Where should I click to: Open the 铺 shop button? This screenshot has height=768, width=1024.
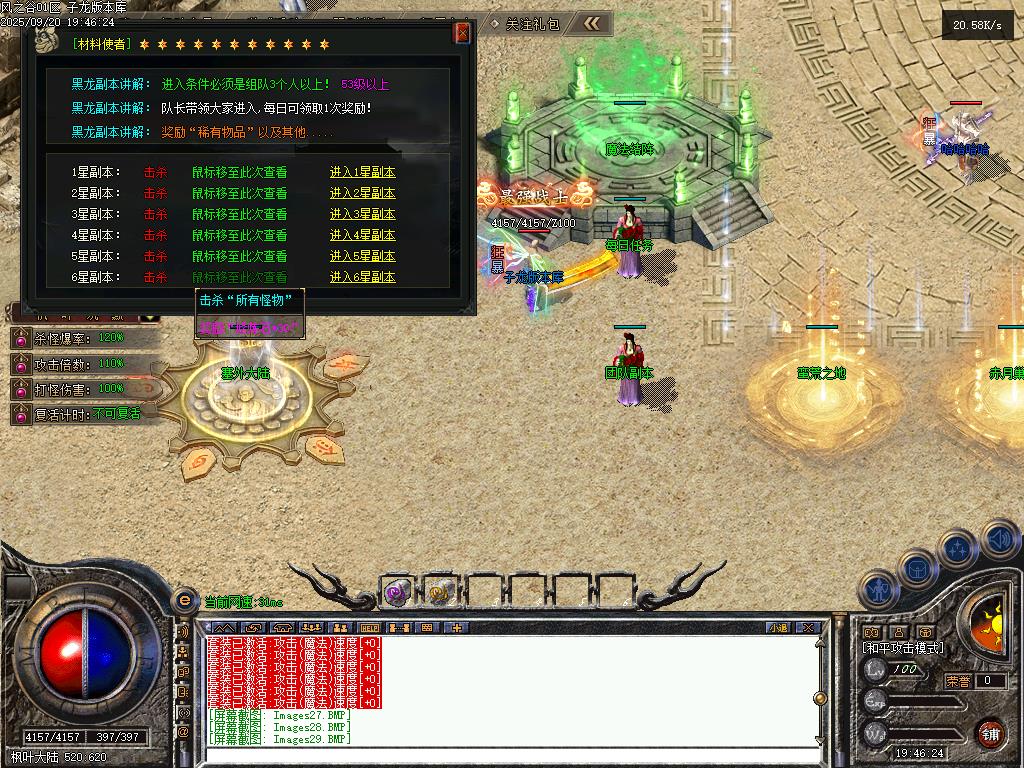[x=989, y=731]
